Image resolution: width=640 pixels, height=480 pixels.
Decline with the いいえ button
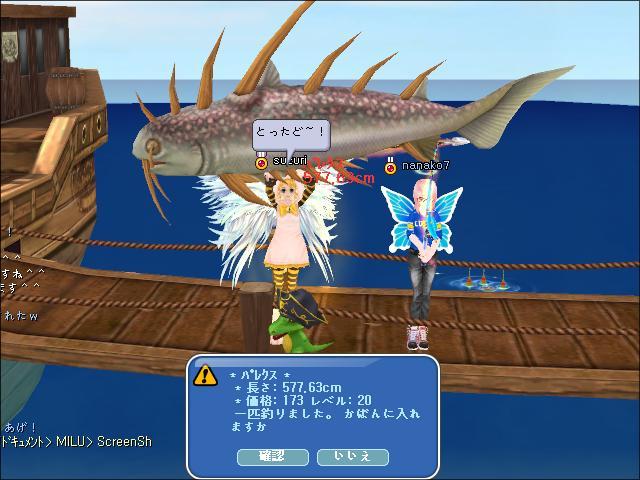click(352, 456)
